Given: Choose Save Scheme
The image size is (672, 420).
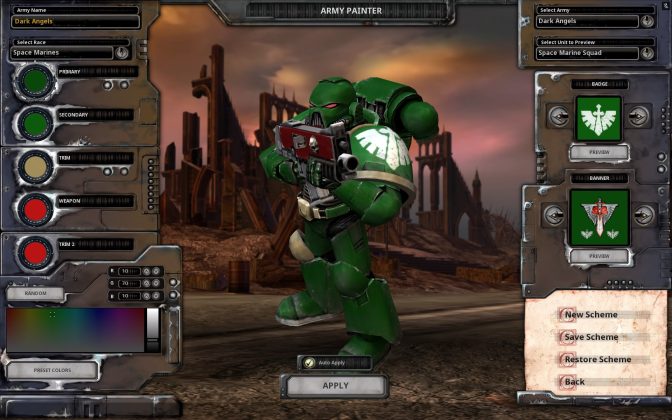Looking at the screenshot, I should [x=591, y=337].
